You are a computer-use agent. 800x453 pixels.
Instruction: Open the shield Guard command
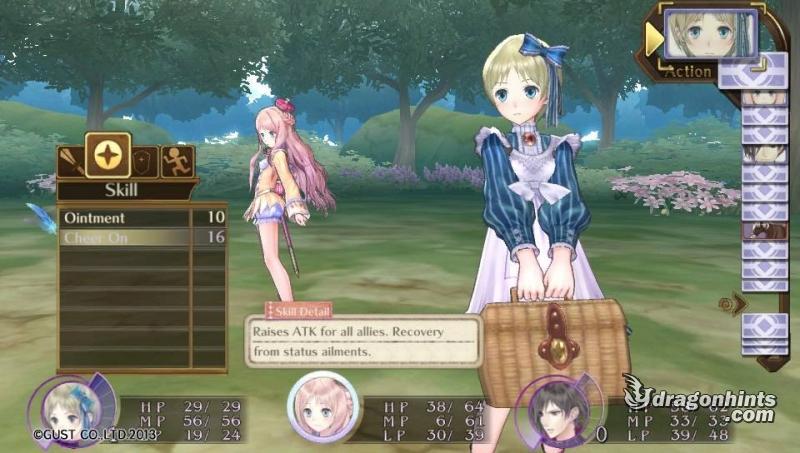(145, 161)
